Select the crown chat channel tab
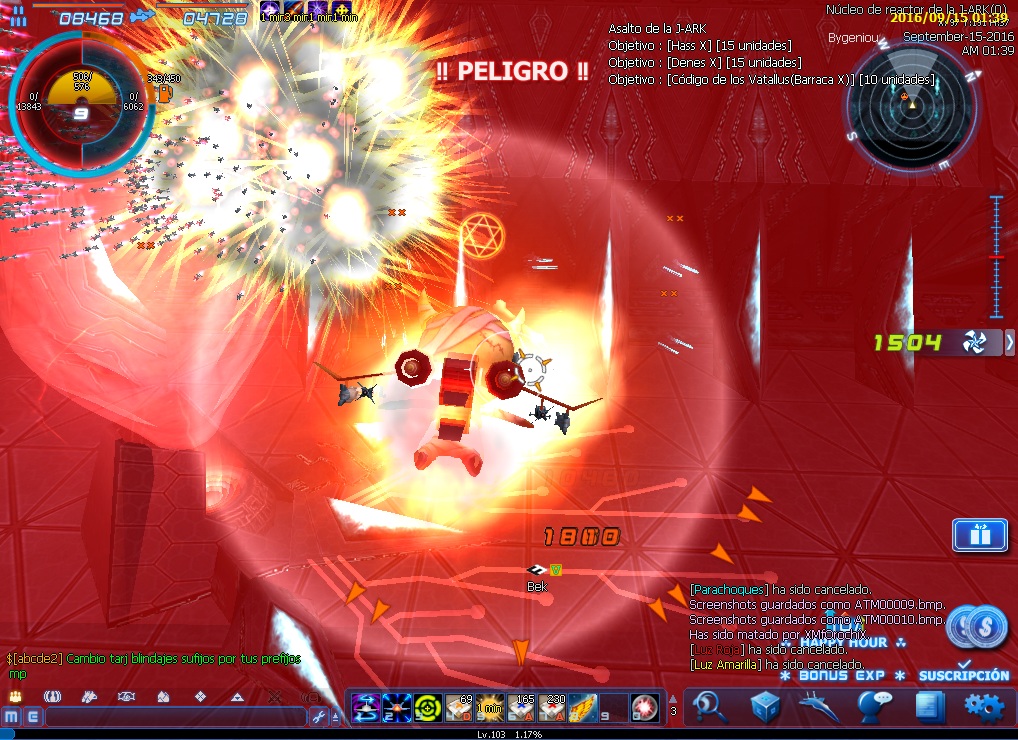1018x740 pixels. 15,696
